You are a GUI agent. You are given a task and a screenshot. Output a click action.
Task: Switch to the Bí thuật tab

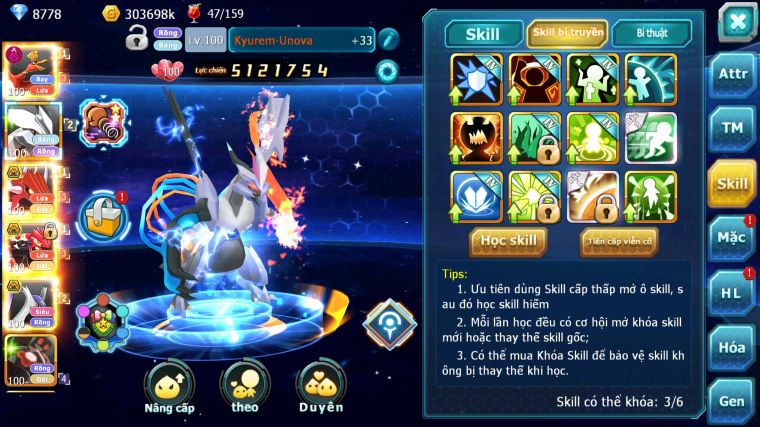point(651,33)
